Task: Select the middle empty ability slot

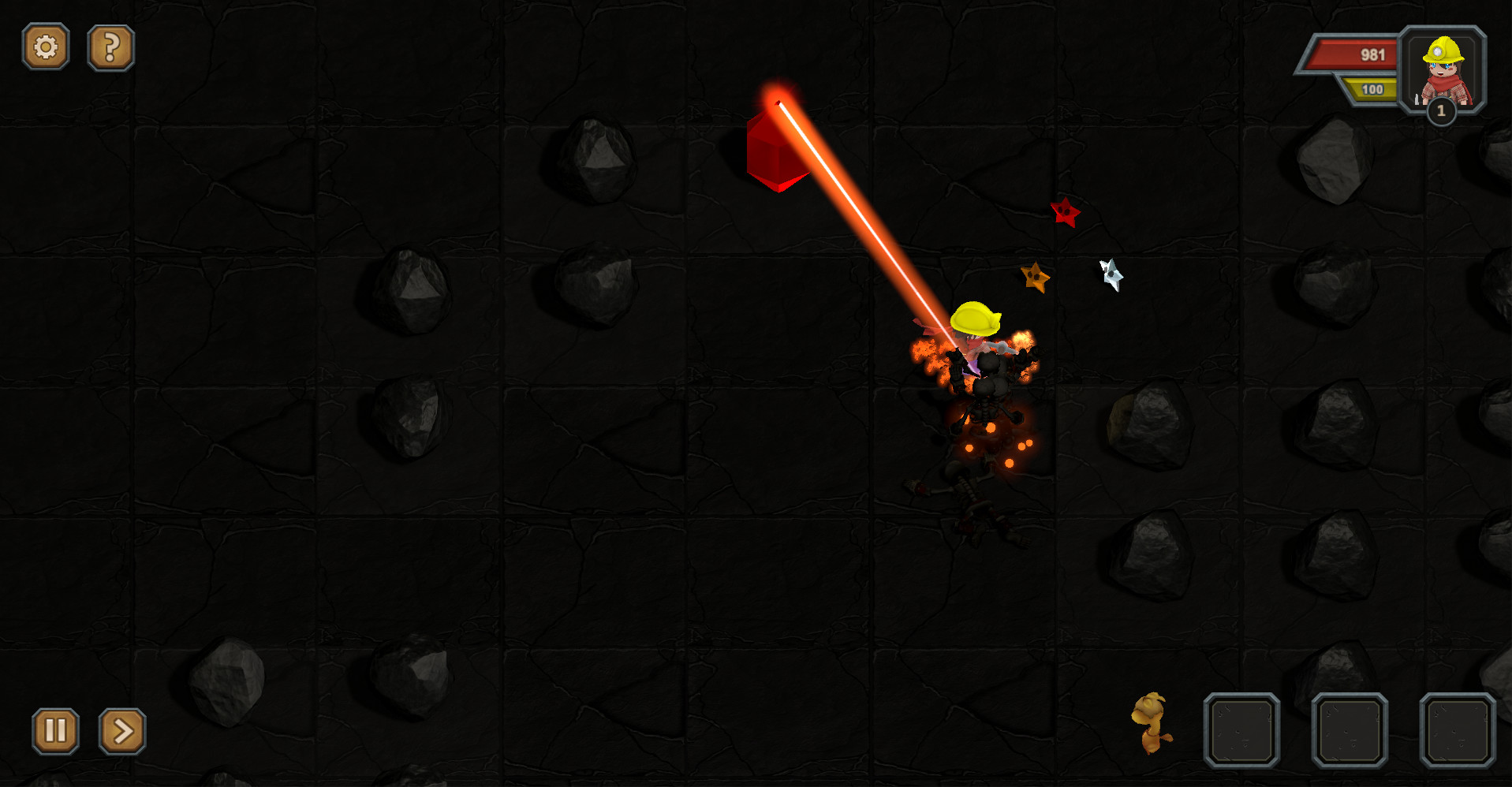Action: (1350, 731)
